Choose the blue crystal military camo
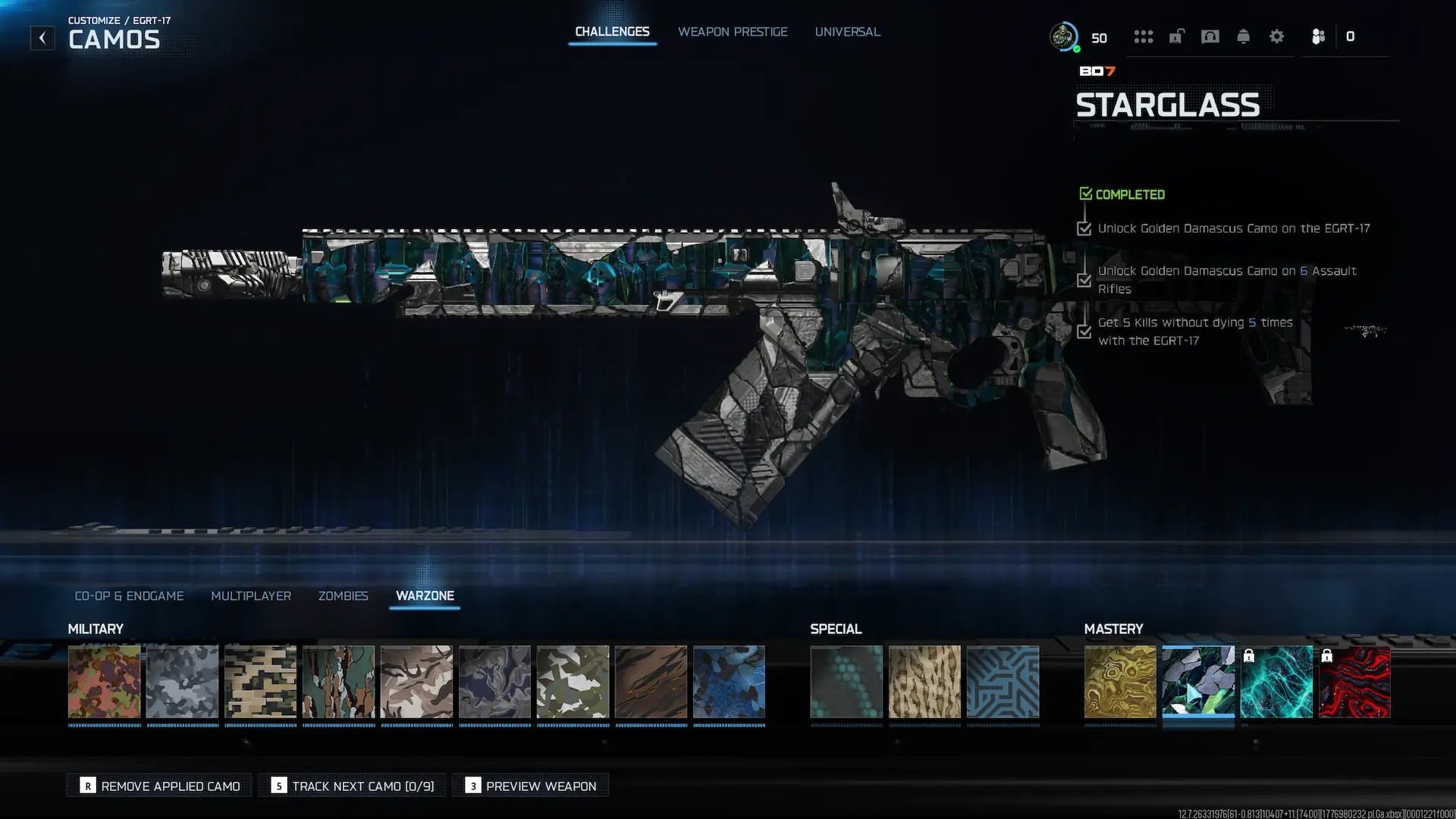This screenshot has width=1456, height=819. [x=729, y=682]
